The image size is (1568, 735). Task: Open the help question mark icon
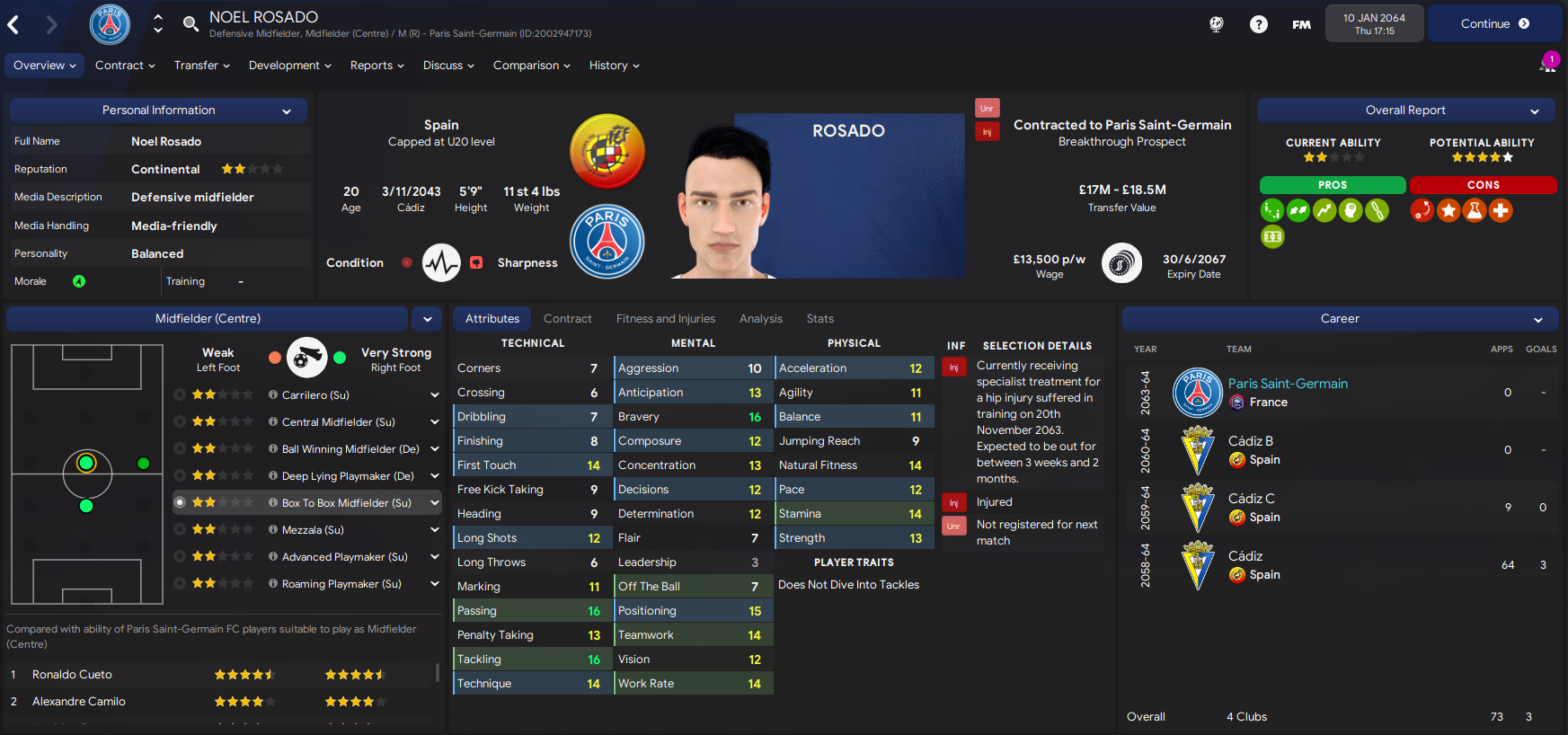pyautogui.click(x=1258, y=24)
